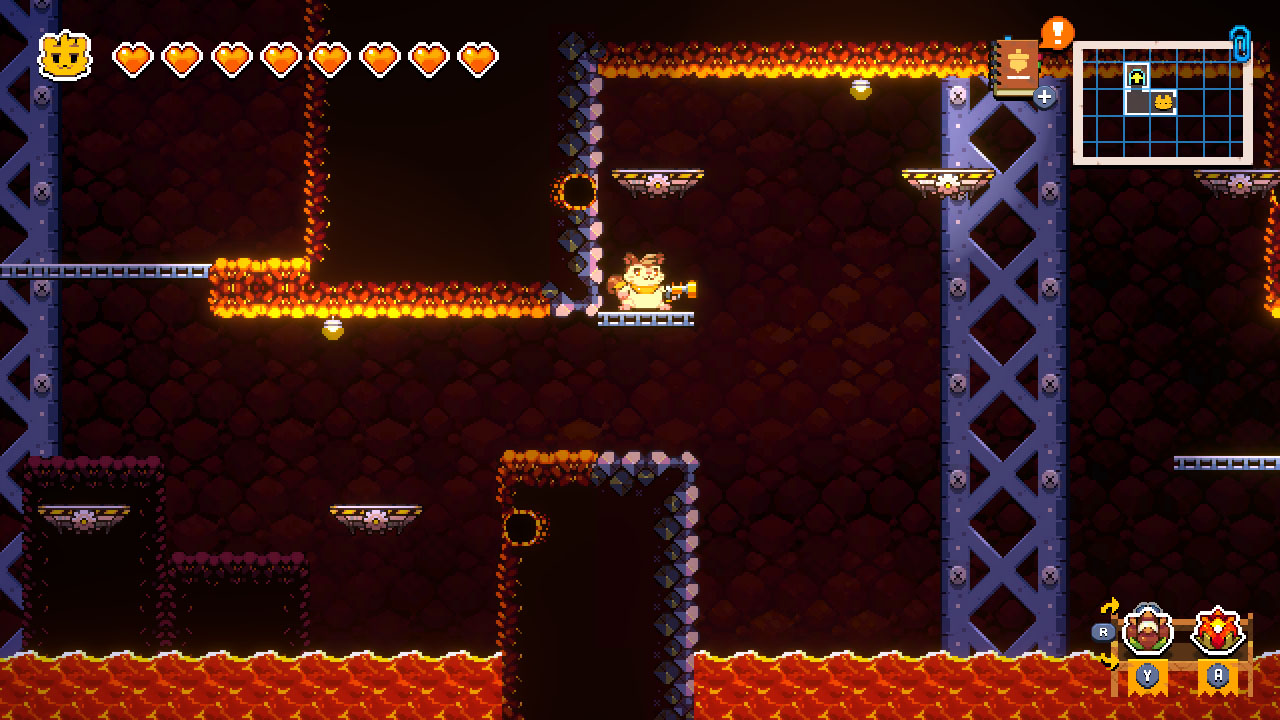Viewport: 1280px width, 720px height.
Task: Toggle the blue paperclip pin on the minimap
Action: 1240,45
